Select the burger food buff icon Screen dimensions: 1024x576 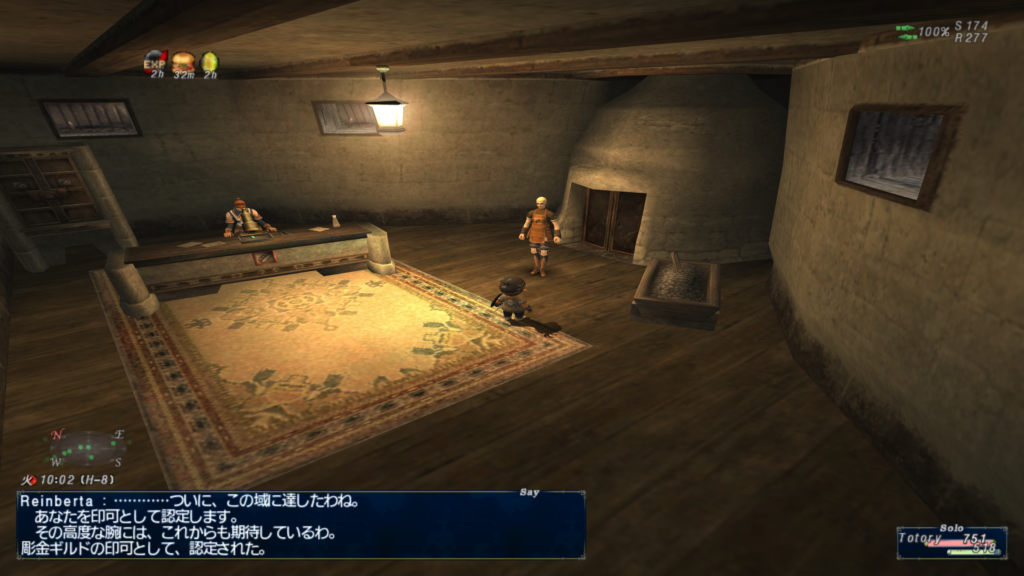[183, 62]
